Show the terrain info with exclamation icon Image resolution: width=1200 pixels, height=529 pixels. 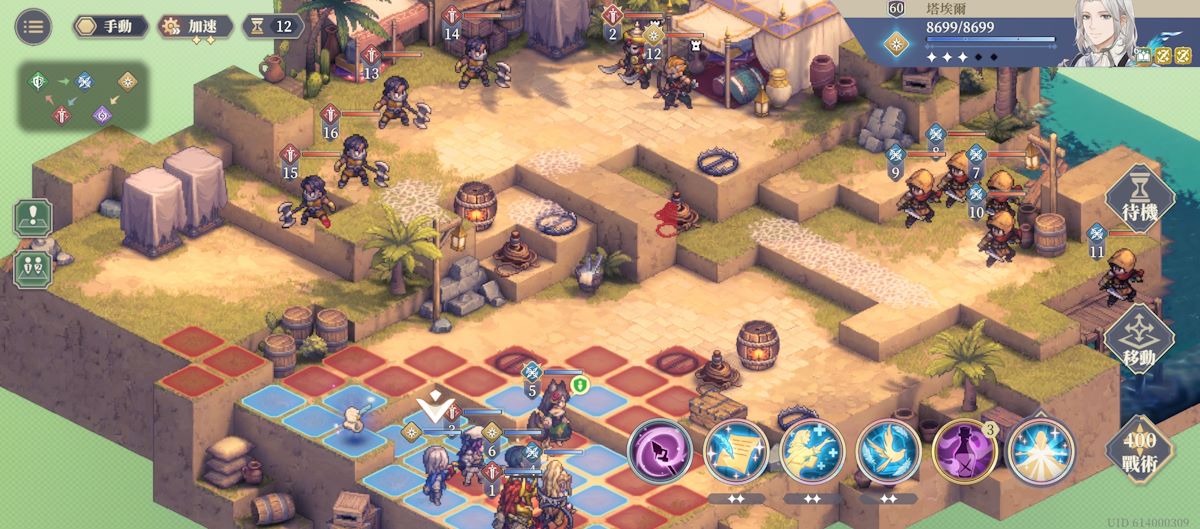(x=33, y=217)
